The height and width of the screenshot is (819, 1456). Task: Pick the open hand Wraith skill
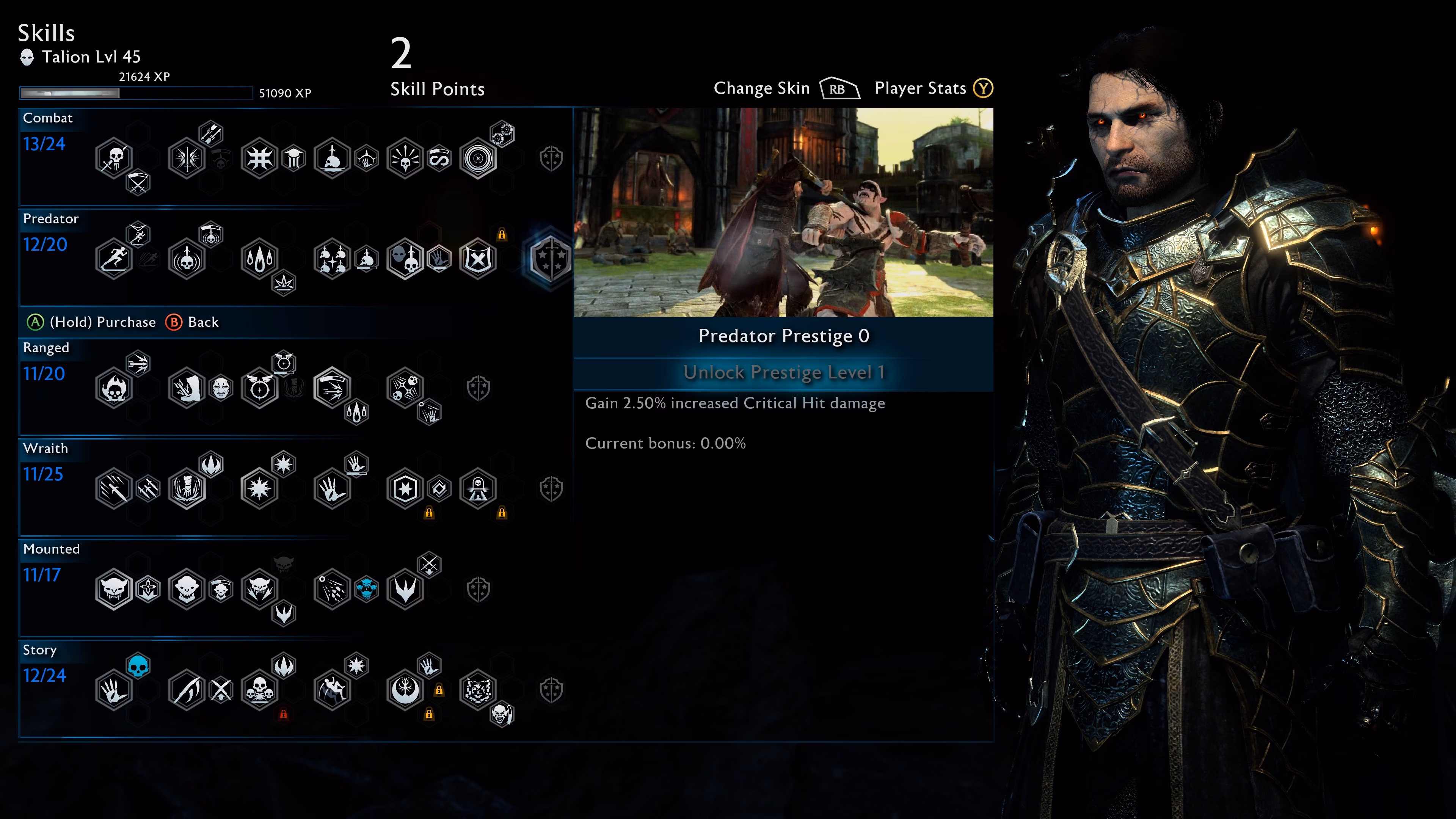[x=333, y=488]
